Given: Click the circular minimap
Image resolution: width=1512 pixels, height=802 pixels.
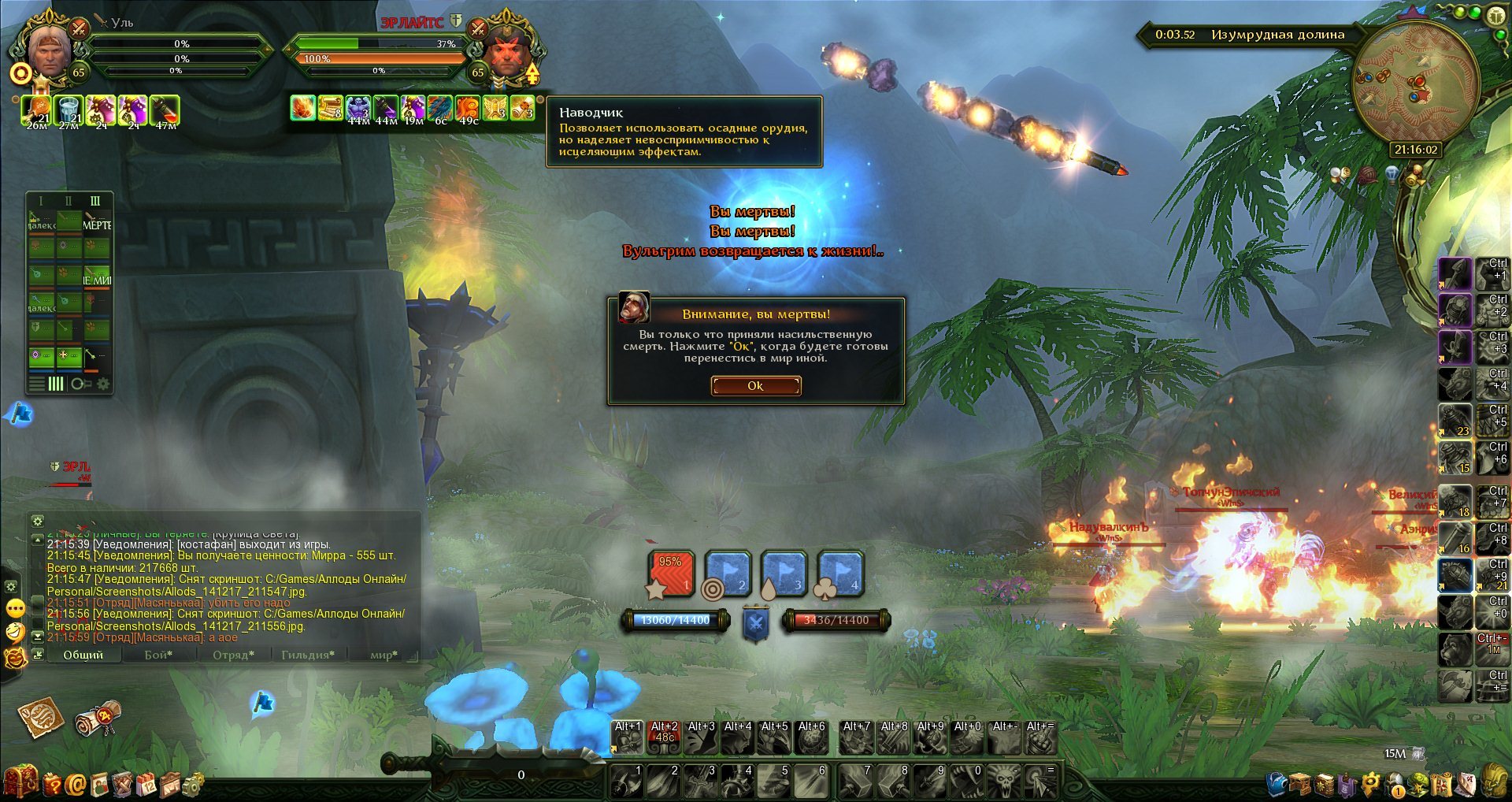Looking at the screenshot, I should click(1414, 83).
